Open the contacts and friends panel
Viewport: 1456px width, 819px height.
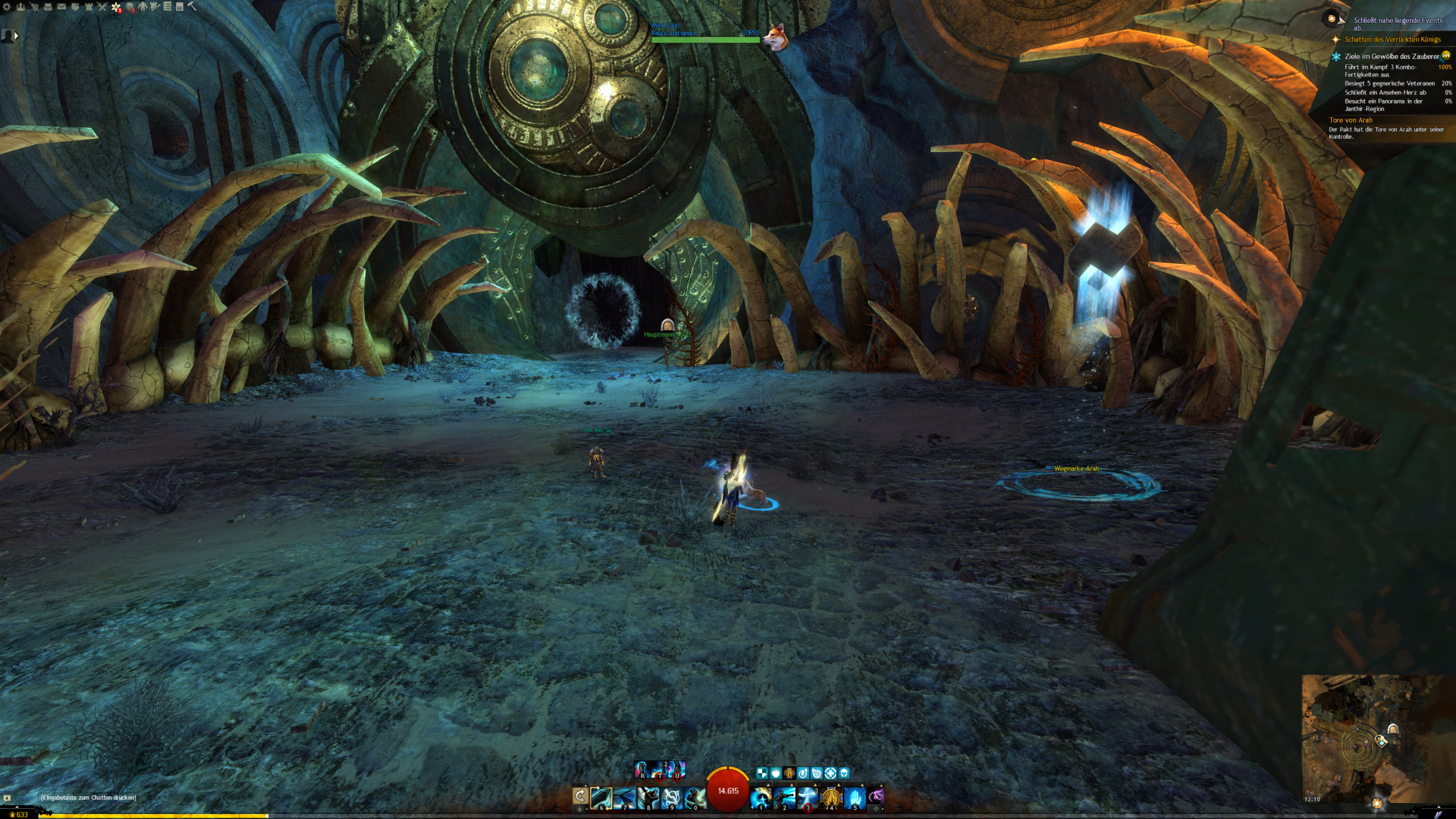coord(20,7)
